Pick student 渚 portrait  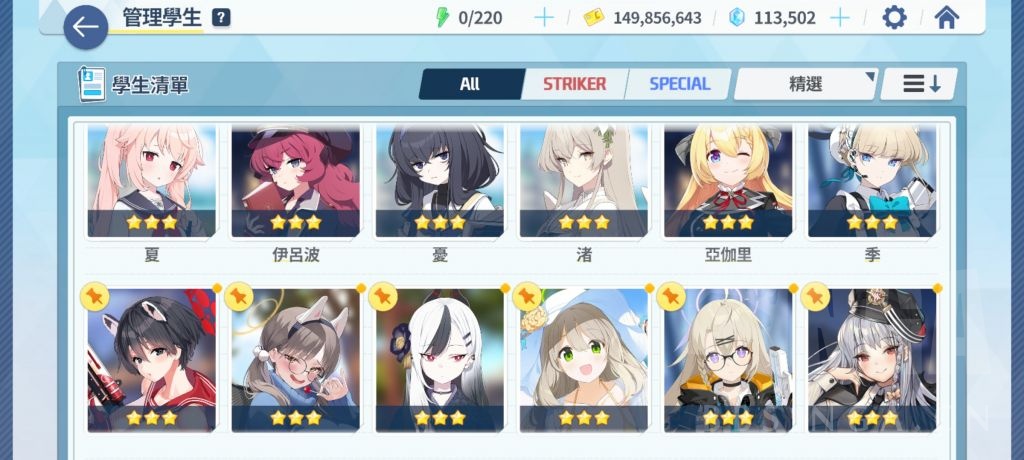pyautogui.click(x=584, y=182)
